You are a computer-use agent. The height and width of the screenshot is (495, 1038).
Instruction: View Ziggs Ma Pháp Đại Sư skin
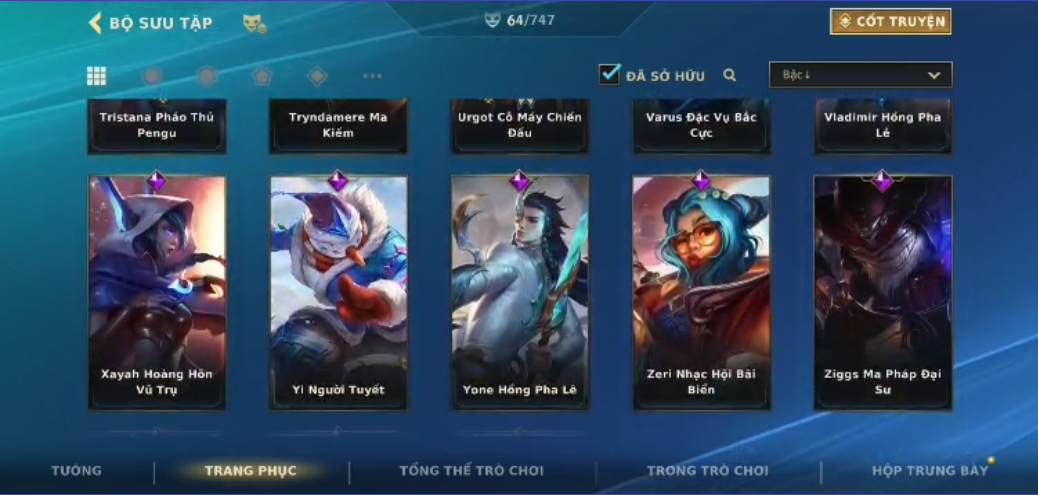point(882,292)
